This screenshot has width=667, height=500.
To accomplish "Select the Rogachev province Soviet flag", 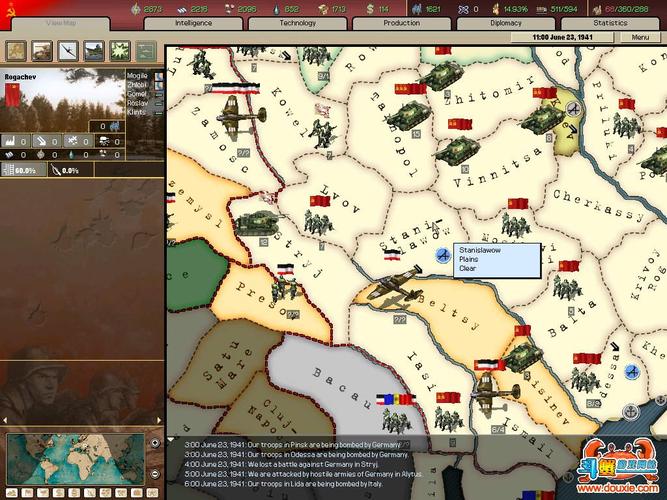I will pos(13,94).
